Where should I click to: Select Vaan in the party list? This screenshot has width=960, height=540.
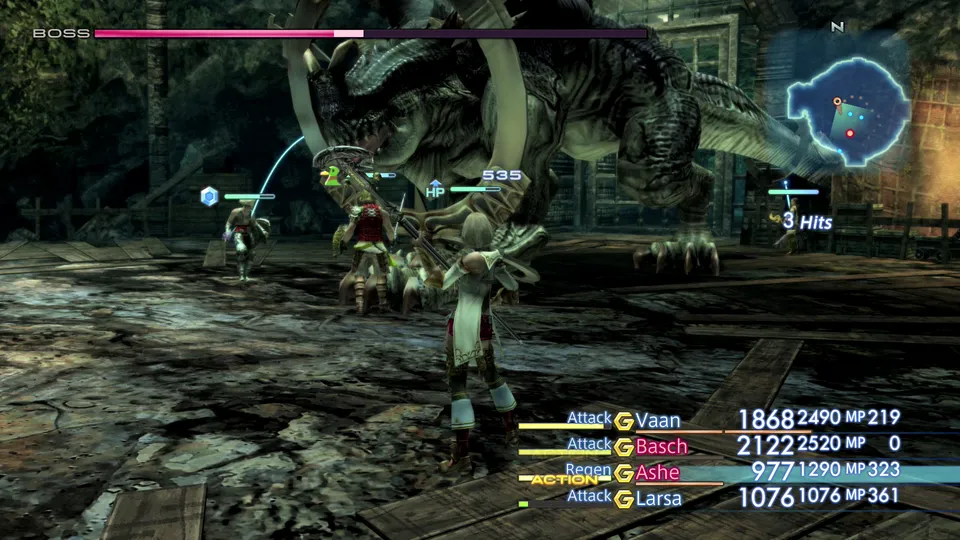(658, 421)
